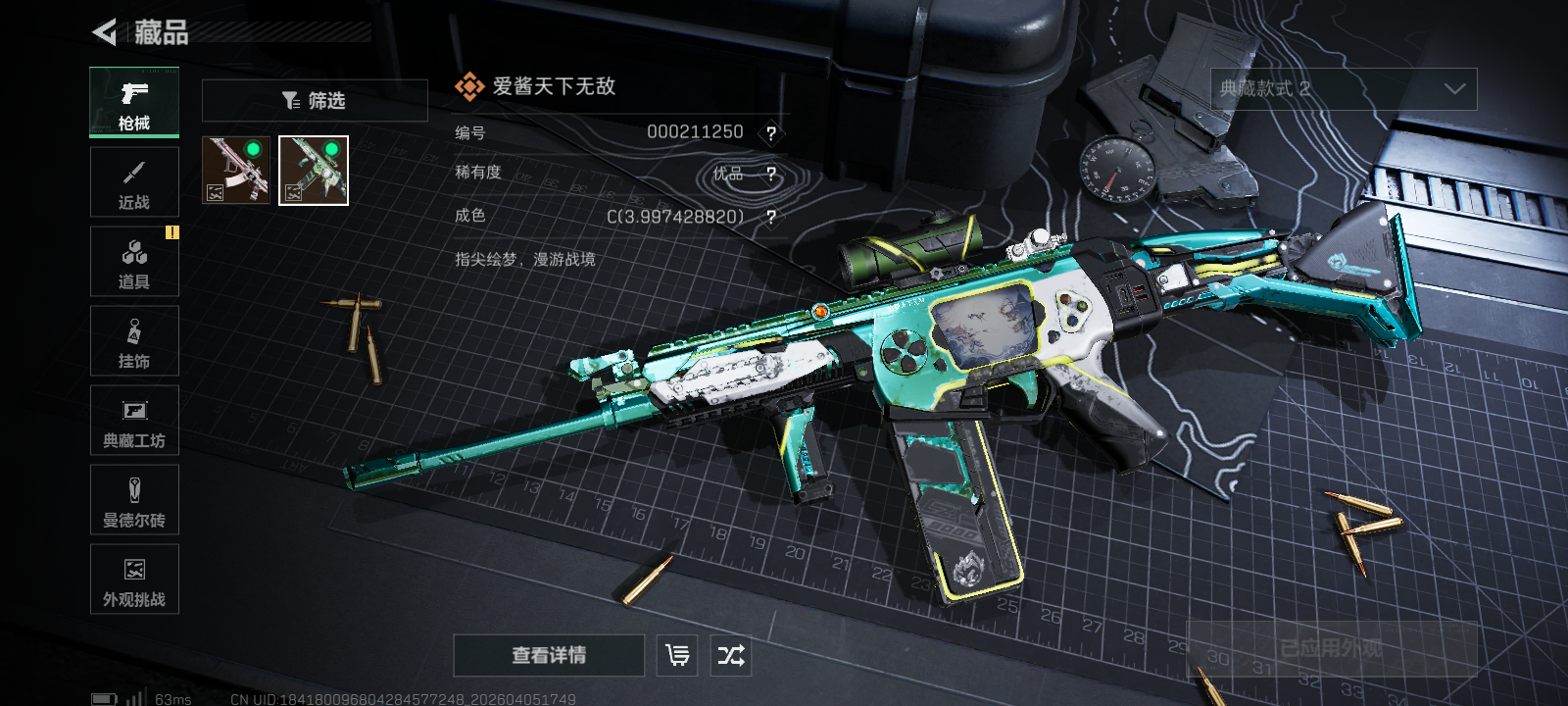Expand the 典藏款式 2 dropdown
1568x706 pixels.
(1344, 89)
